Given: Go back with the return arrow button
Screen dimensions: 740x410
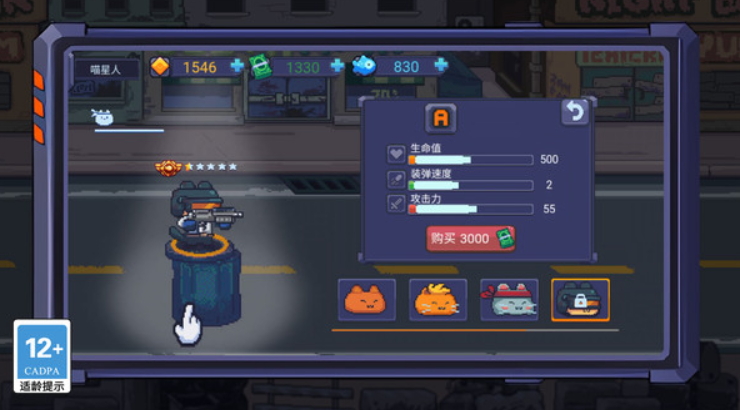Looking at the screenshot, I should (574, 112).
